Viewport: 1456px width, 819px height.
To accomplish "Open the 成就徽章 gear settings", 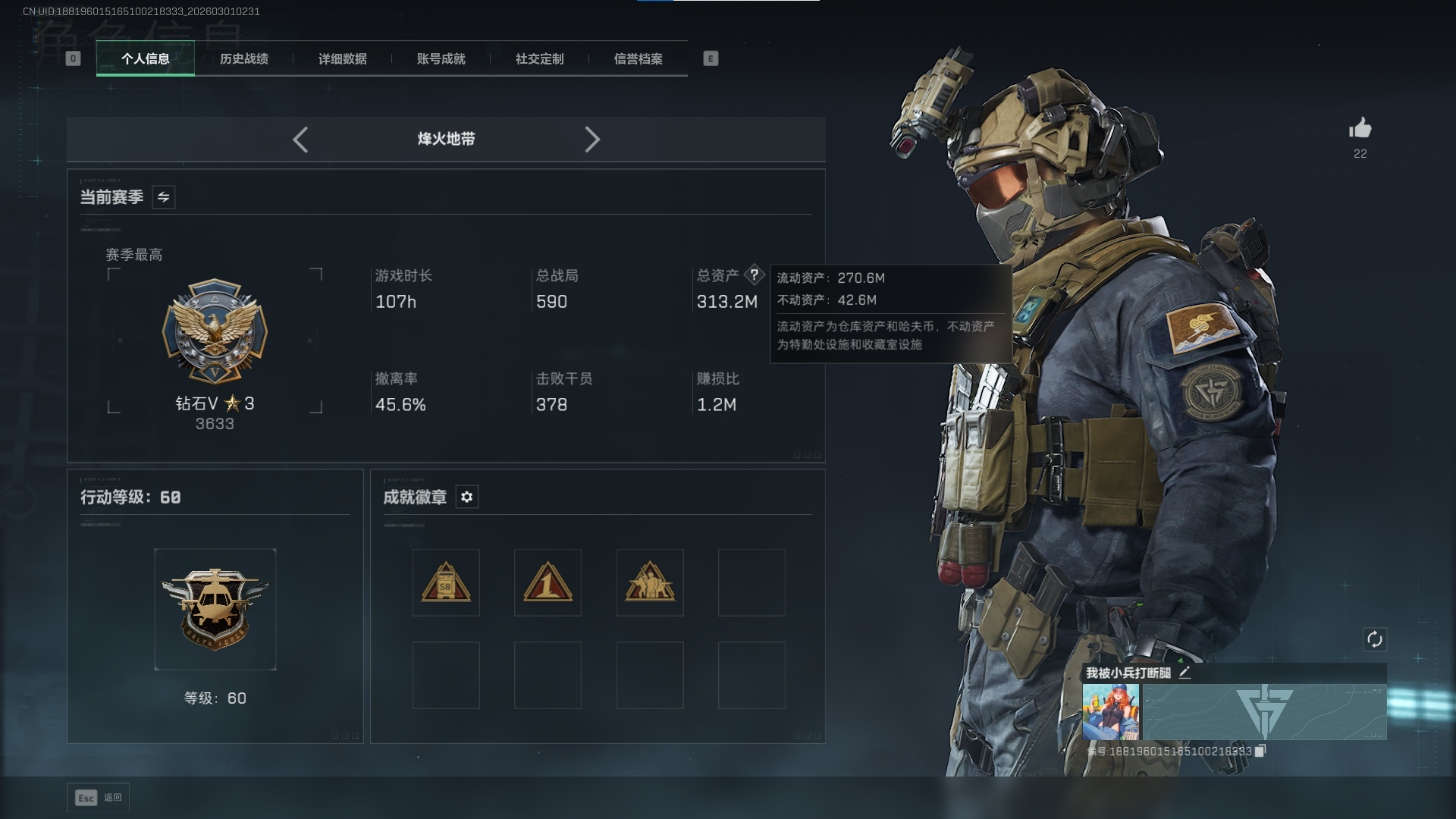I will (467, 497).
